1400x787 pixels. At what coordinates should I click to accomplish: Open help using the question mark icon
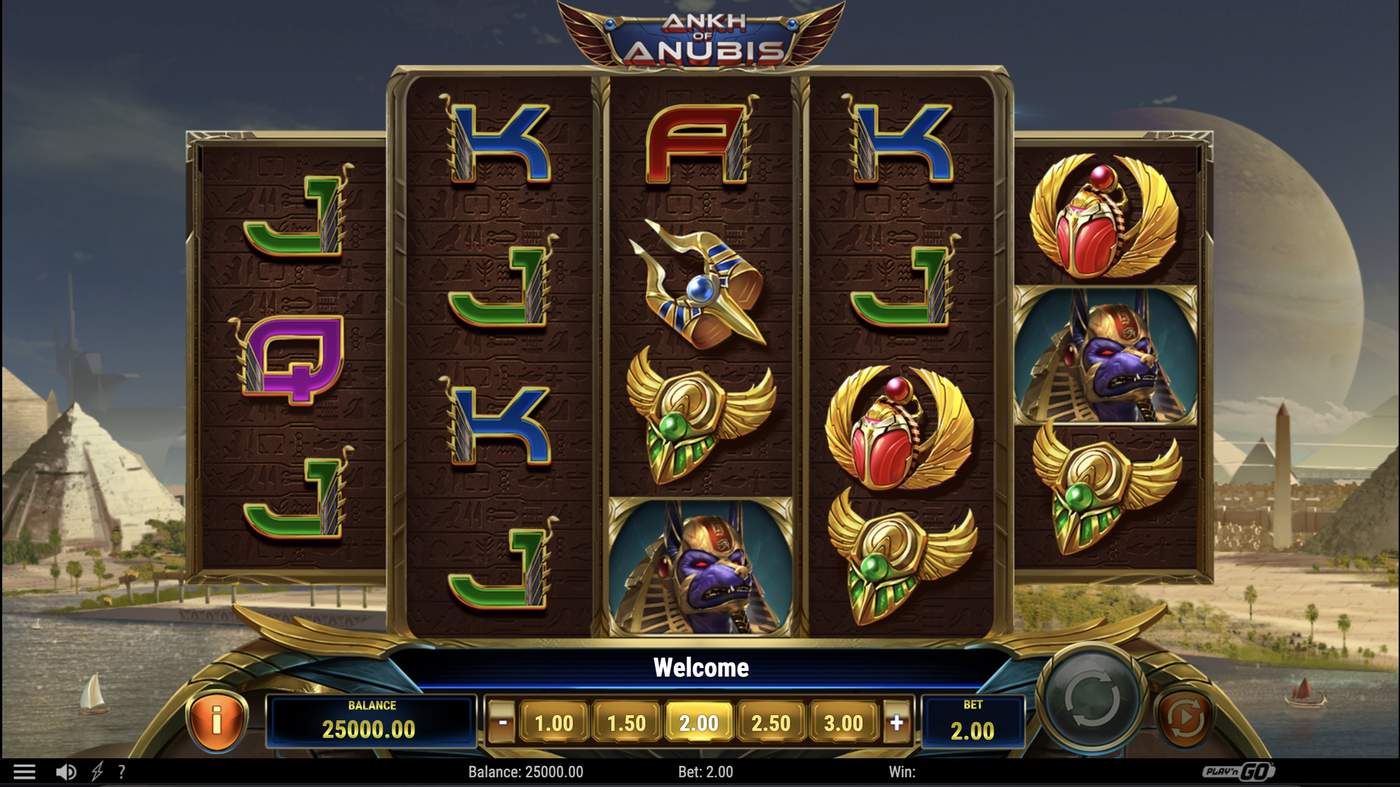[x=121, y=771]
